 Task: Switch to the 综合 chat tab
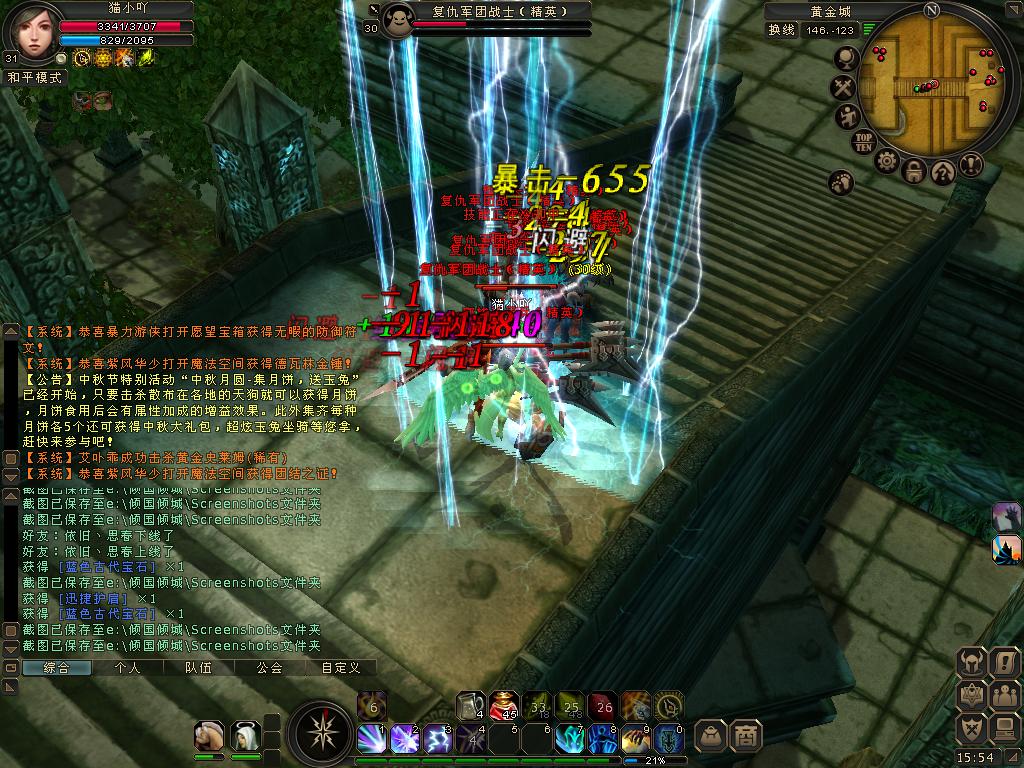[56, 667]
